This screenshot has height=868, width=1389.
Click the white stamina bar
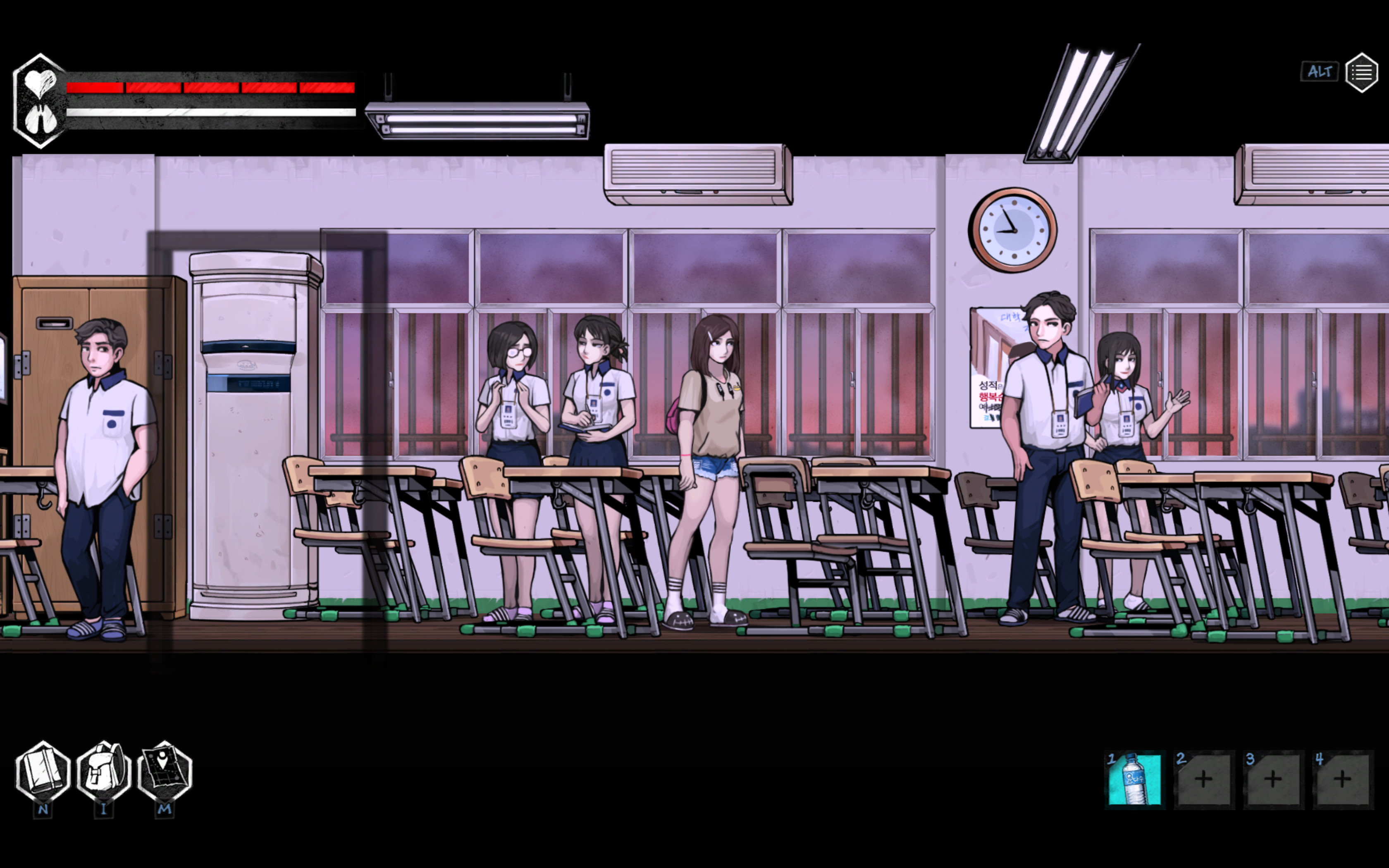pos(207,113)
